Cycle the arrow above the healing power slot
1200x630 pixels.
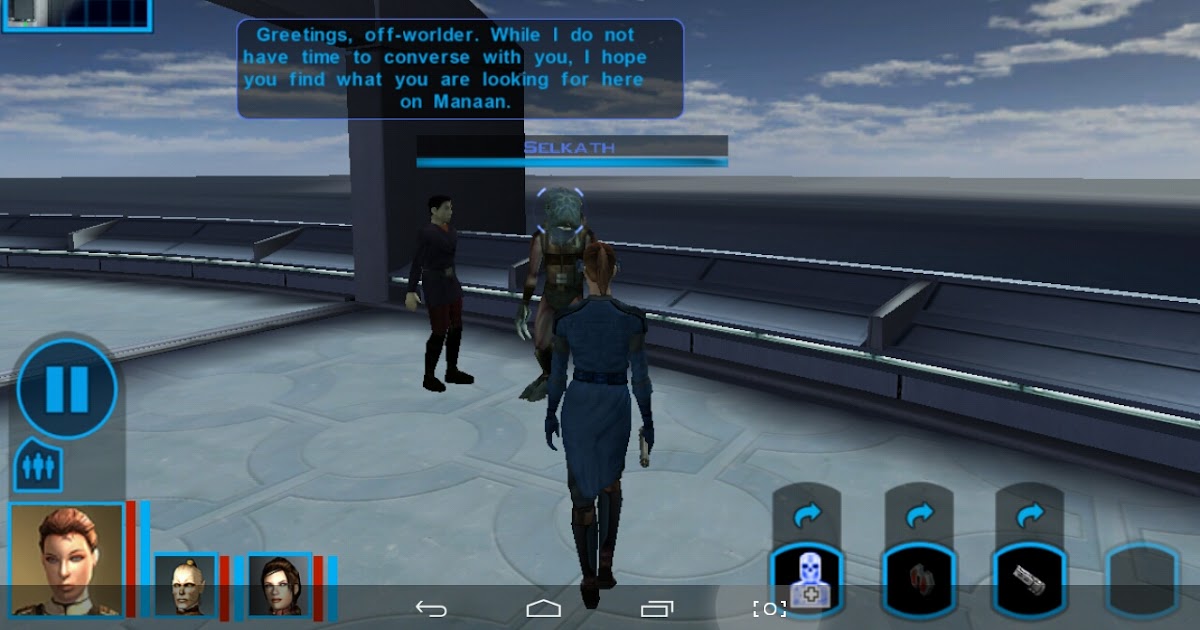tap(807, 515)
